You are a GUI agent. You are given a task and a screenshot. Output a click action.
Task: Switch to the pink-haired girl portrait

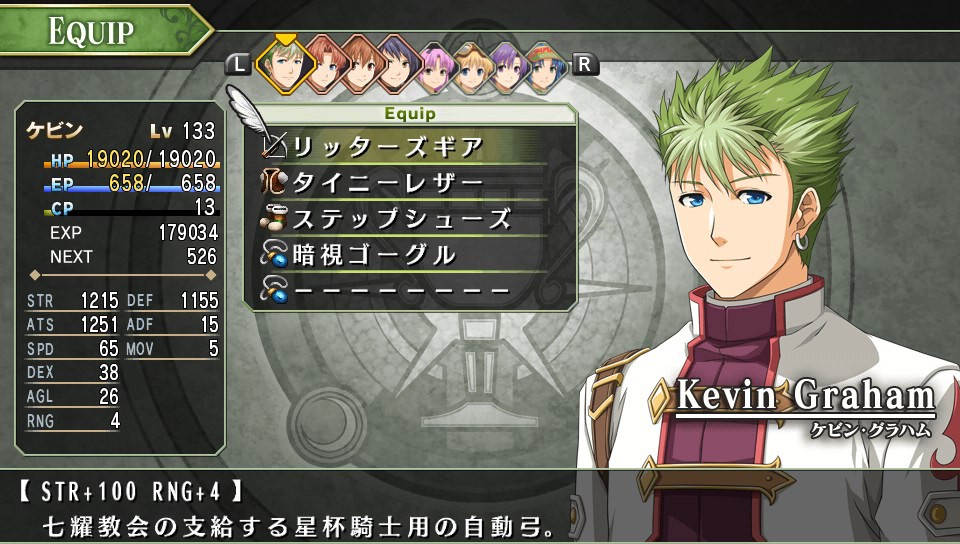436,65
